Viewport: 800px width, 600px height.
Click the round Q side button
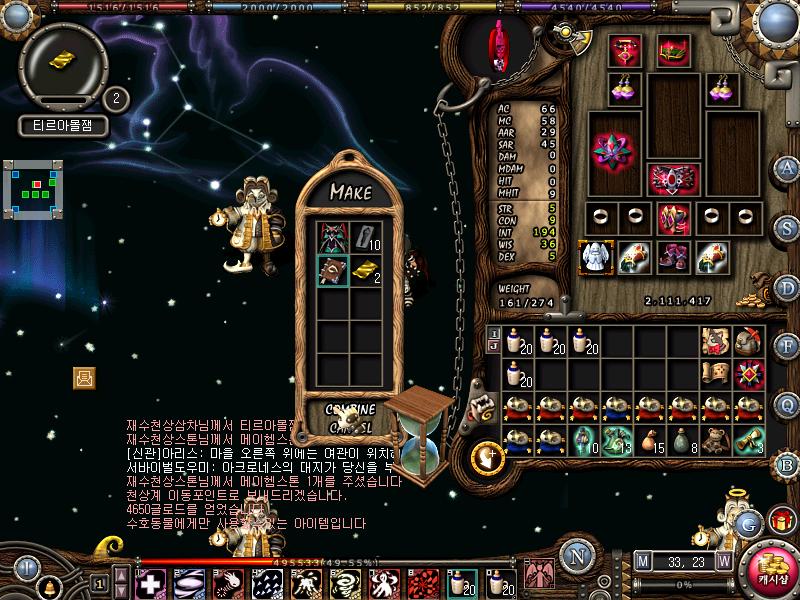pos(787,404)
